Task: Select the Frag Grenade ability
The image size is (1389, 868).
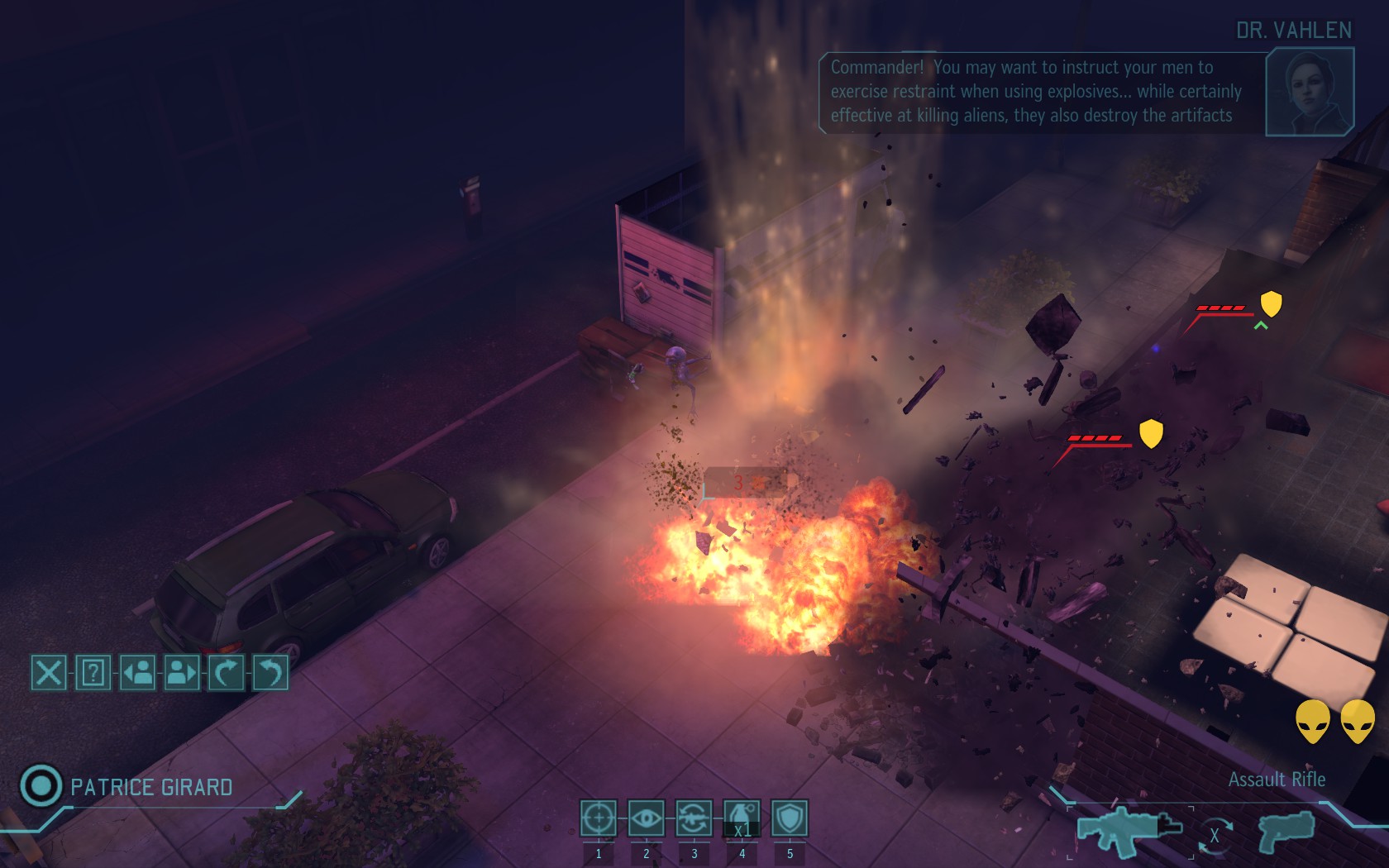Action: (742, 818)
